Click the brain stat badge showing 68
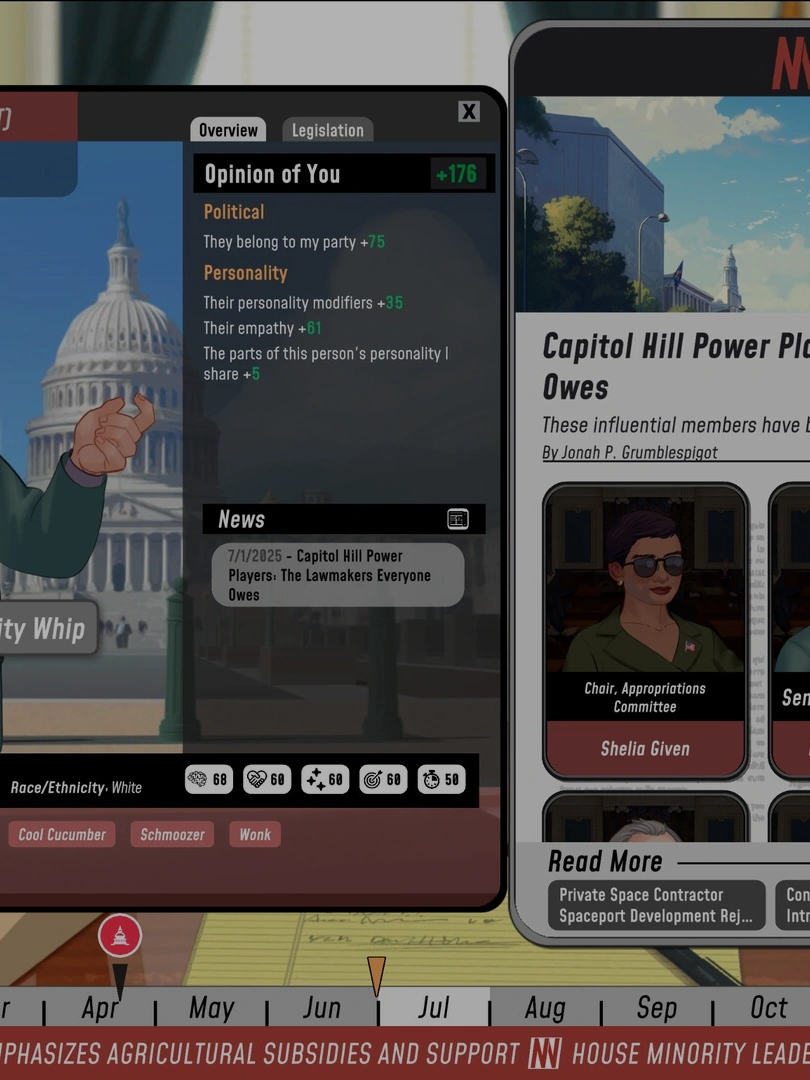The width and height of the screenshot is (810, 1080). tap(209, 780)
